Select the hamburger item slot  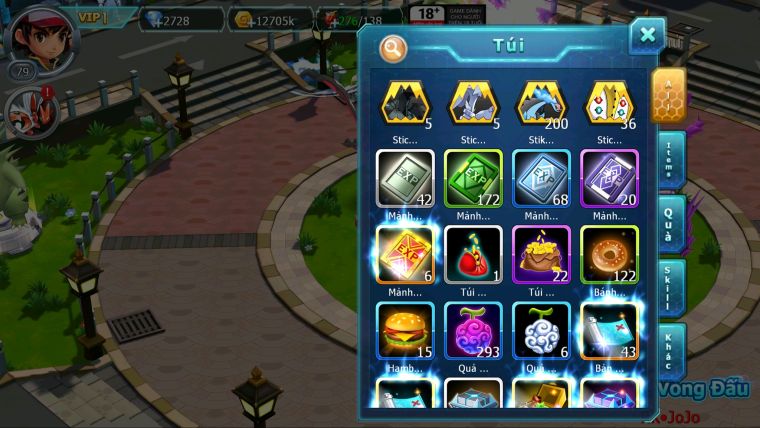405,329
